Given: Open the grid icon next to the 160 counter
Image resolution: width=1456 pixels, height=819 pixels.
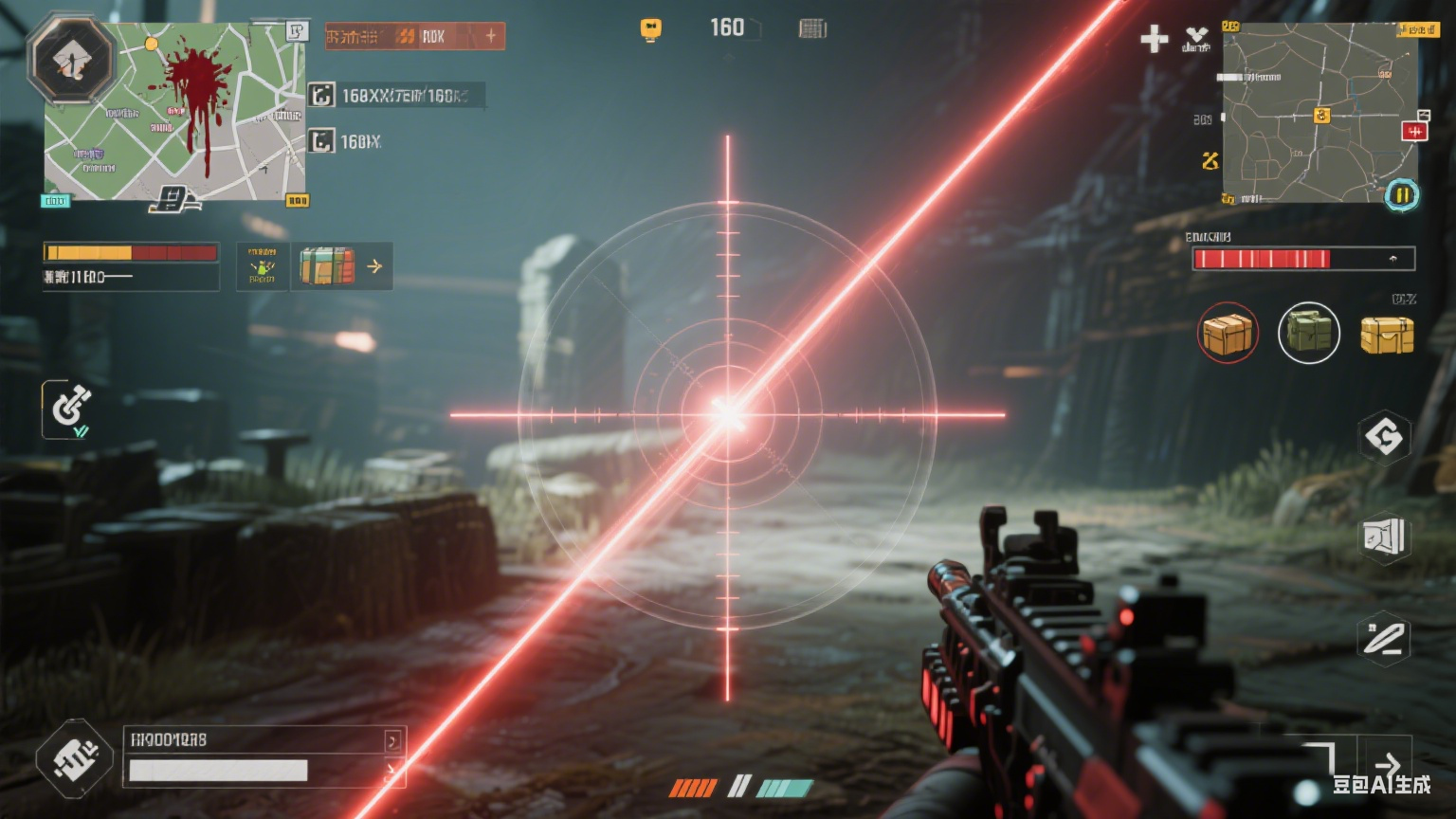Looking at the screenshot, I should (812, 28).
